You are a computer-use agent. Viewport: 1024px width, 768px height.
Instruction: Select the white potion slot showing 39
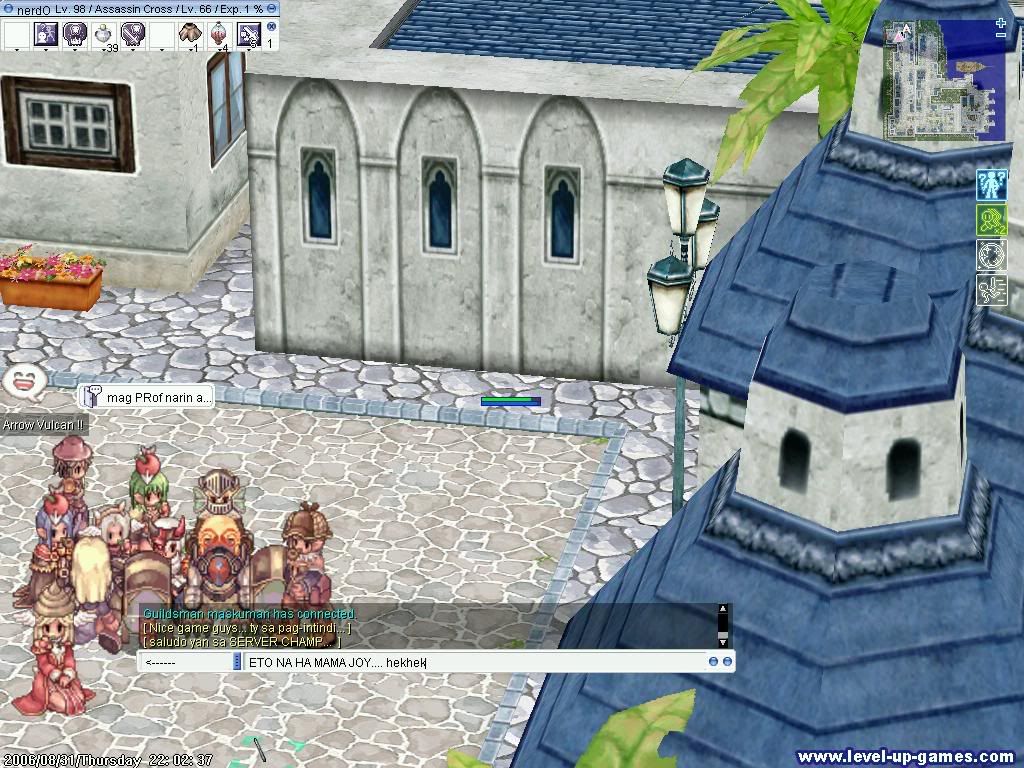(x=104, y=34)
